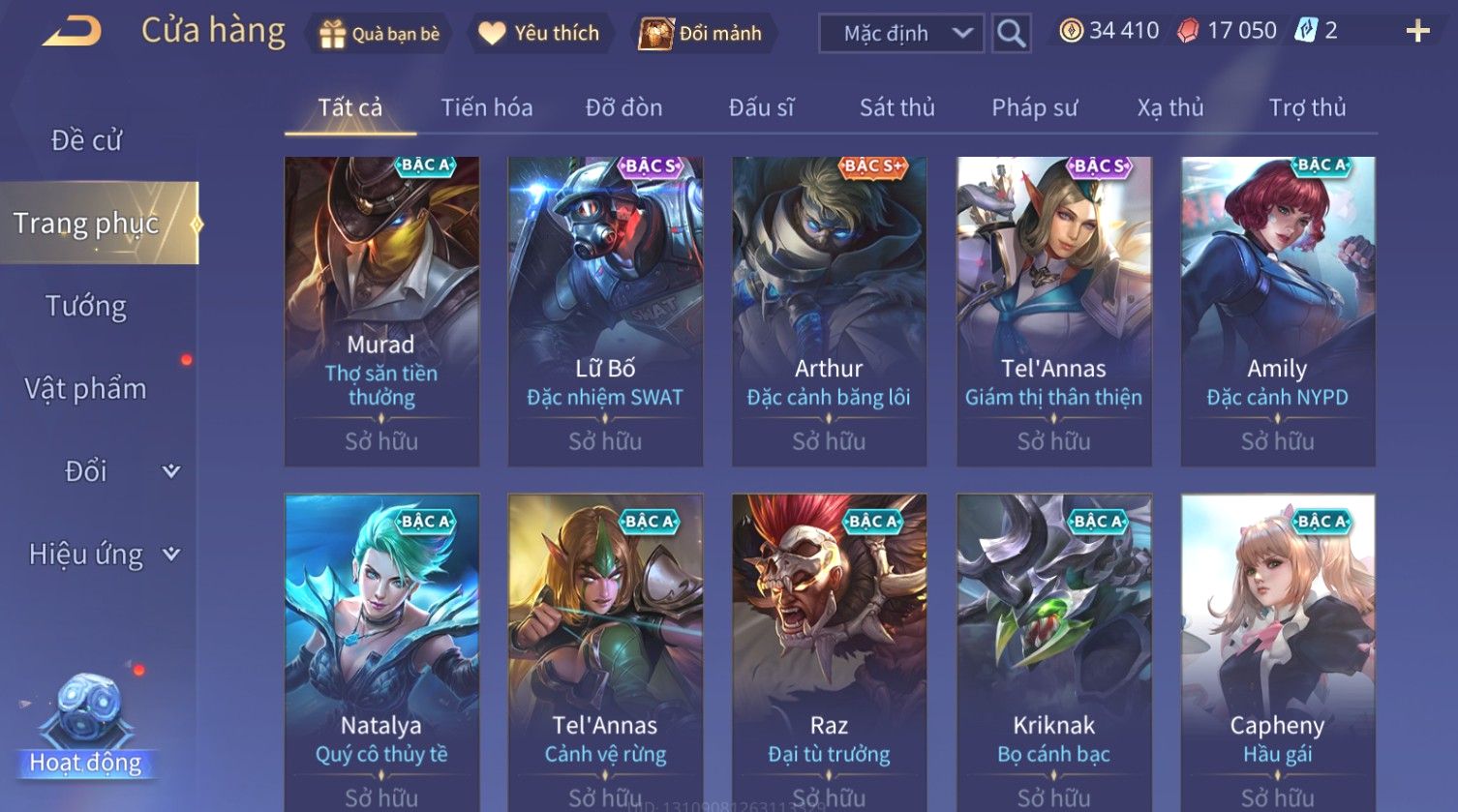Screen dimensions: 1458x812
Task: Switch to the Tiến hóa tab
Action: point(486,107)
